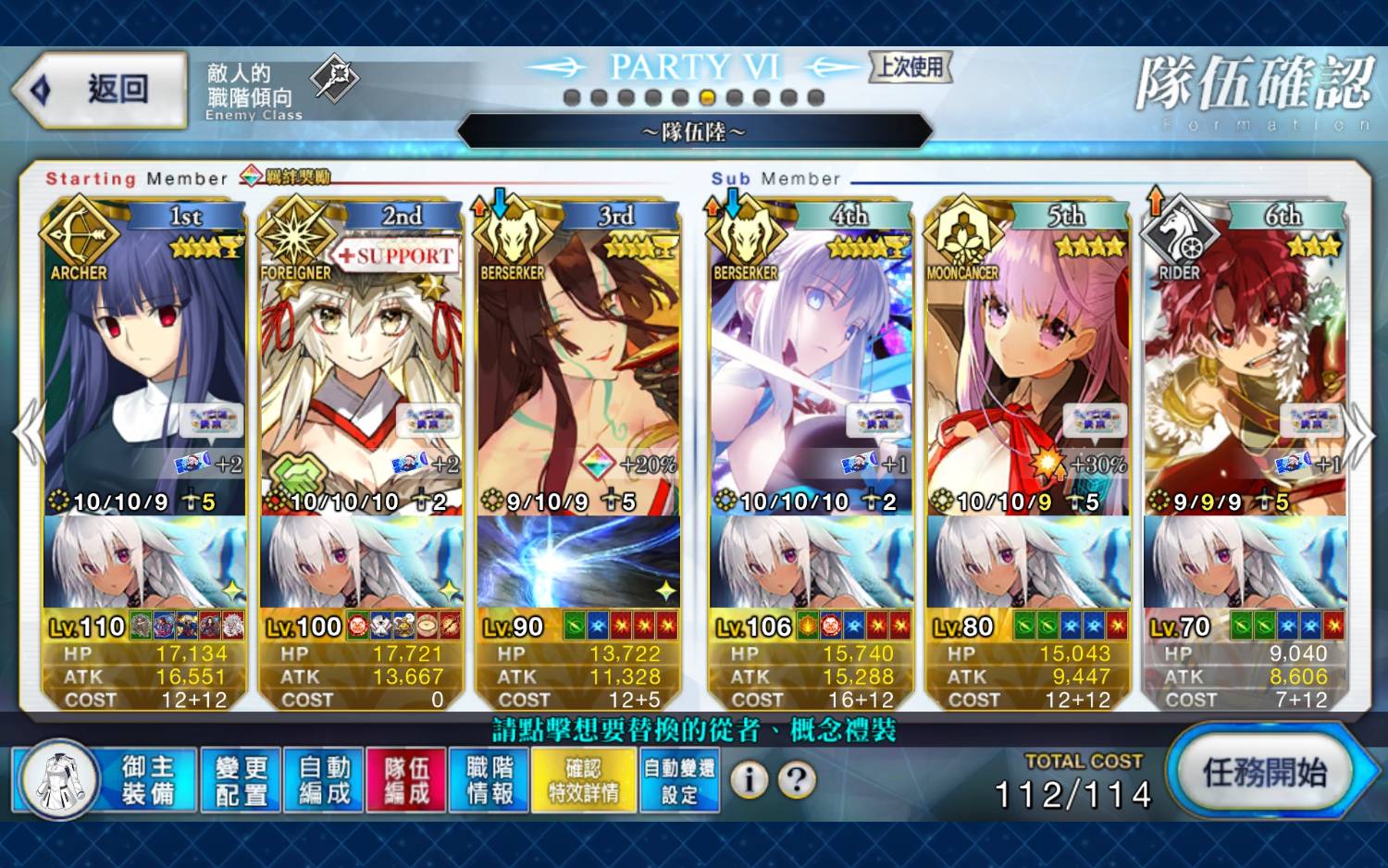Open the question mark help icon

[x=796, y=780]
